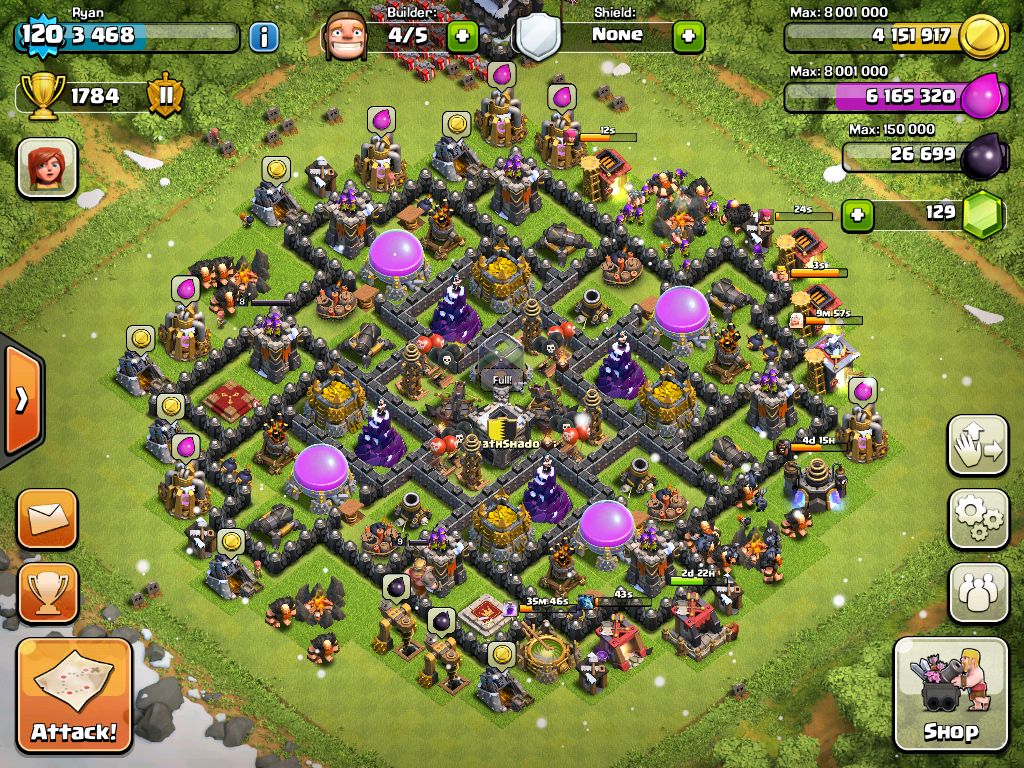Open the mail inbox envelope

[47, 518]
